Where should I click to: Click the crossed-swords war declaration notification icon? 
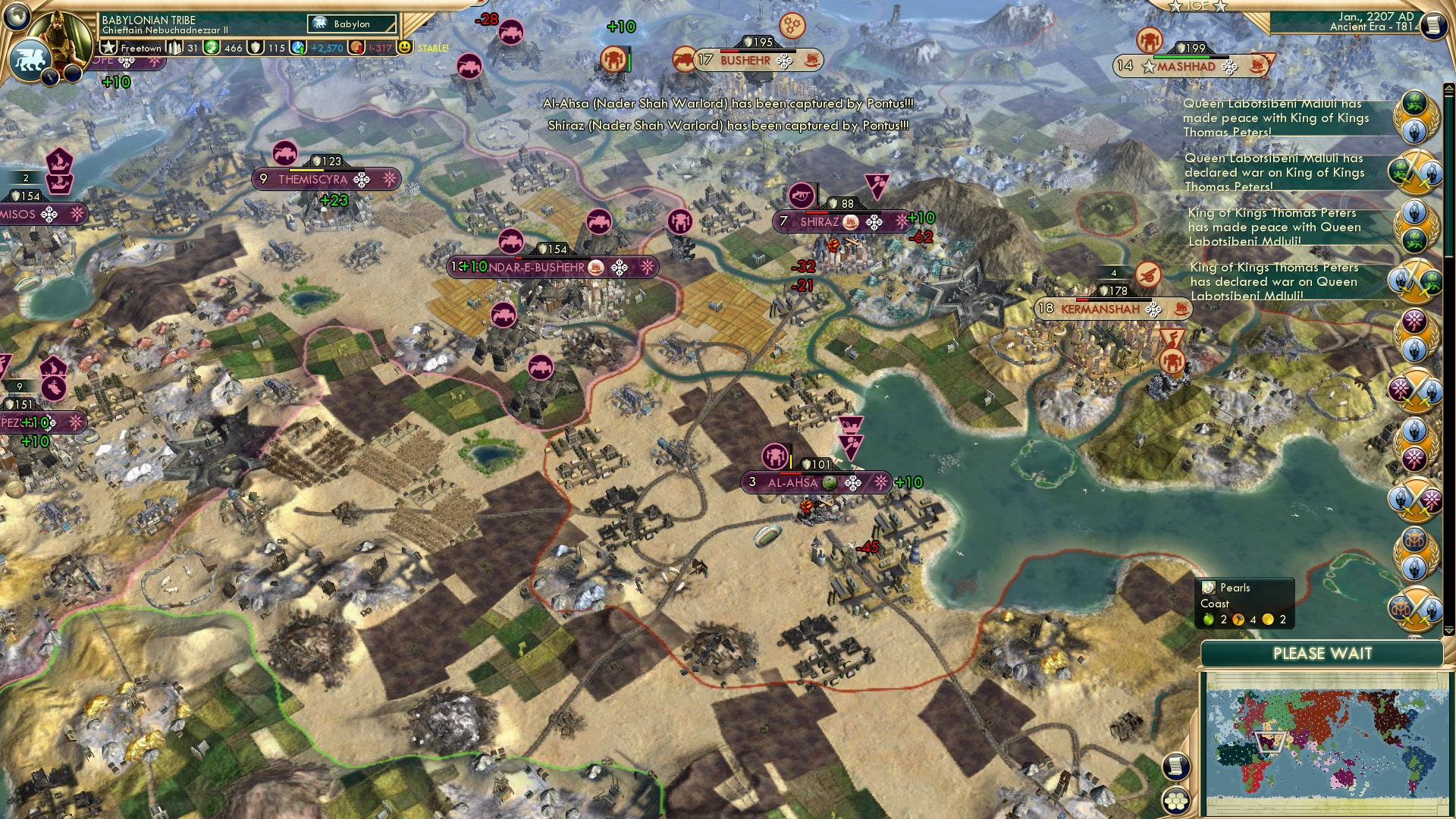pyautogui.click(x=1414, y=172)
